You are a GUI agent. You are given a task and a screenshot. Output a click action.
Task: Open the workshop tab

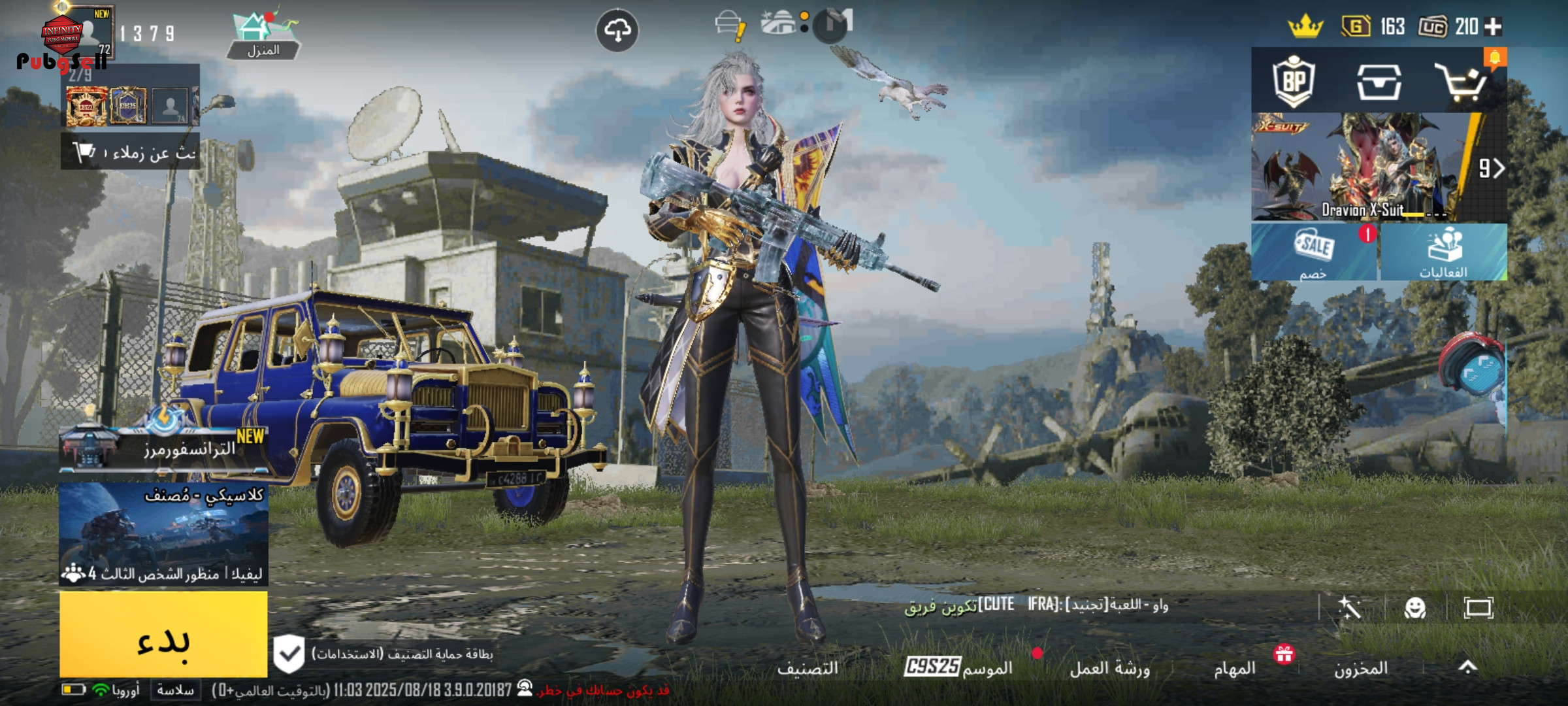1109,668
